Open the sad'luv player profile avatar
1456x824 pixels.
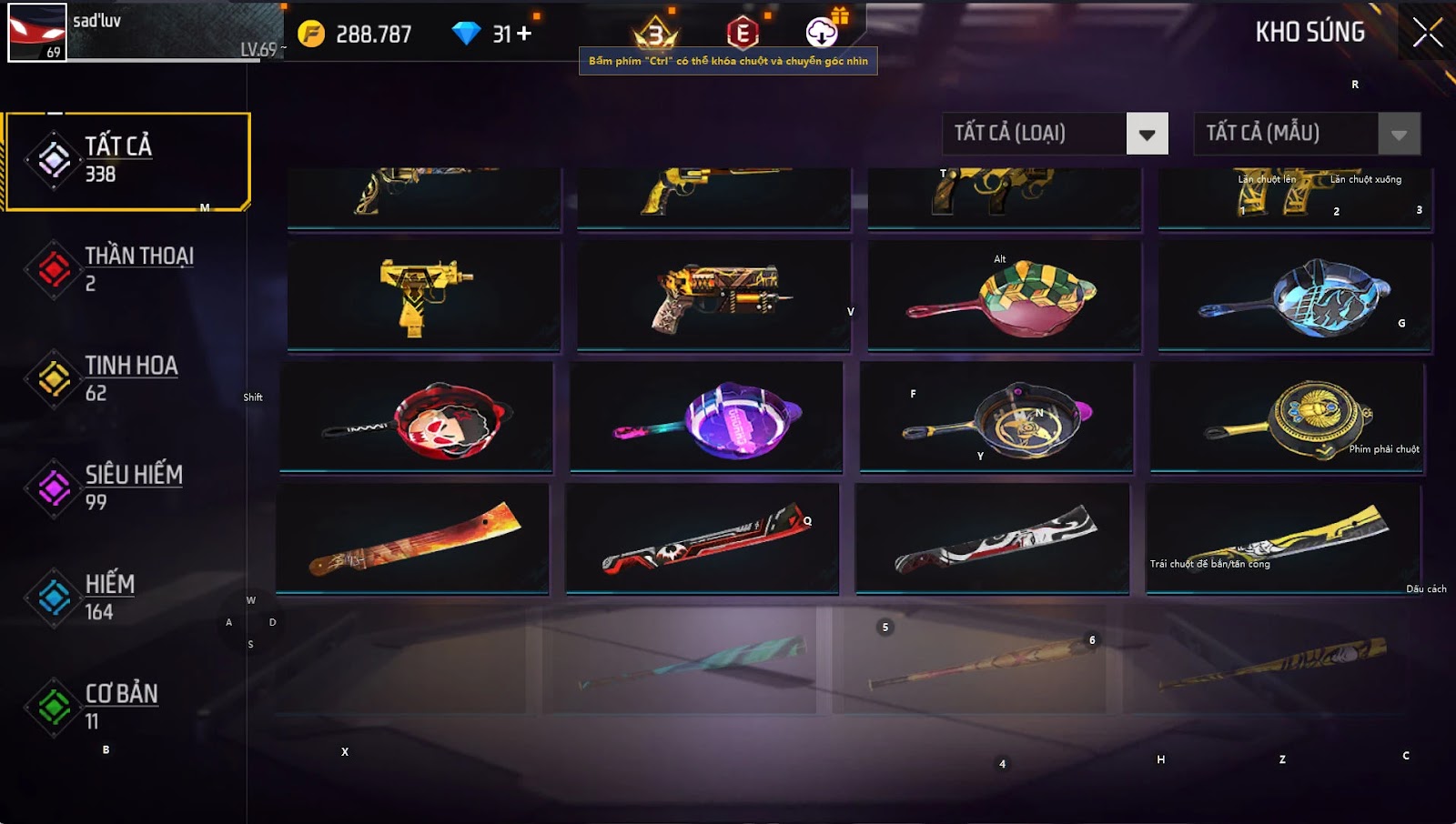coord(36,33)
